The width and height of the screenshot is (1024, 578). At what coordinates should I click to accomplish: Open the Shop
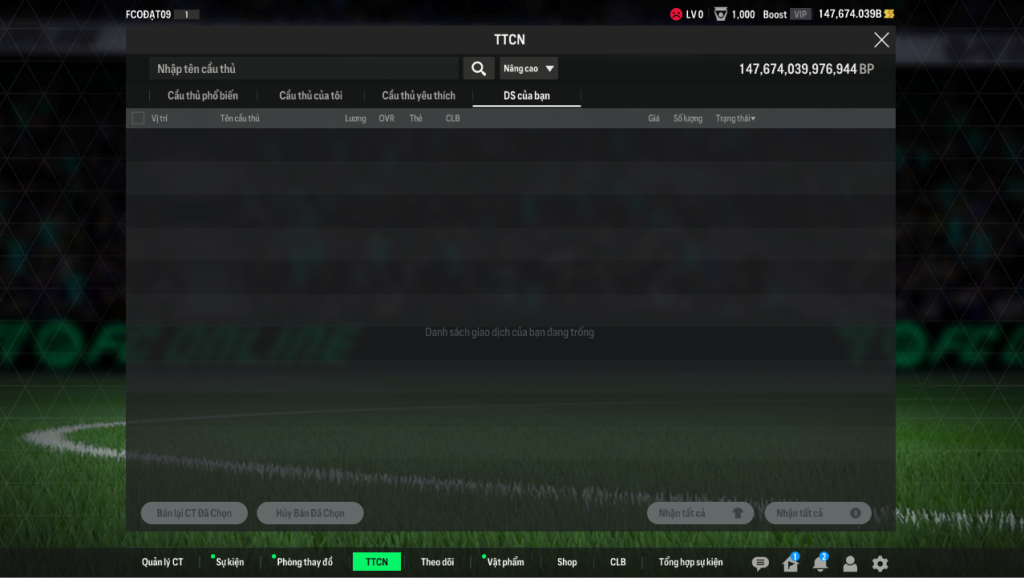[567, 562]
